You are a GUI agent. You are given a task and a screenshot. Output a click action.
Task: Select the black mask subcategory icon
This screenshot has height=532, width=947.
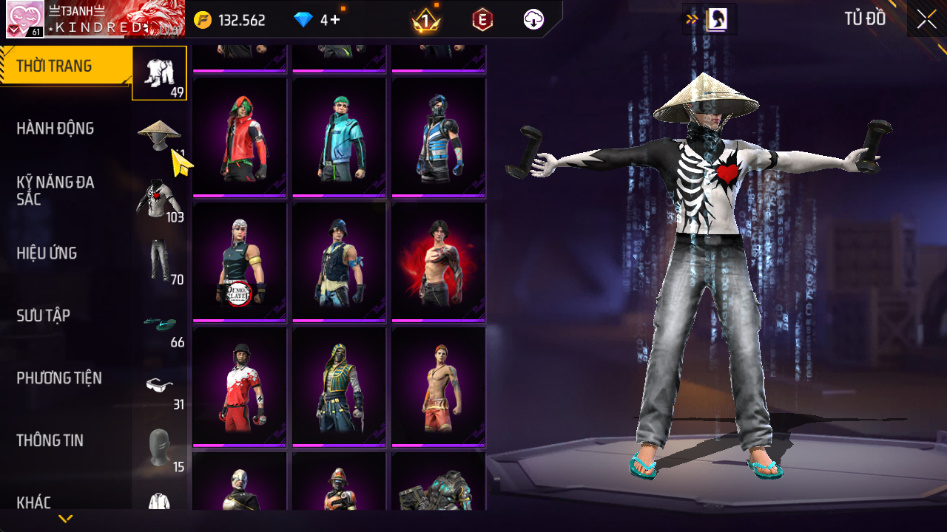tap(159, 447)
